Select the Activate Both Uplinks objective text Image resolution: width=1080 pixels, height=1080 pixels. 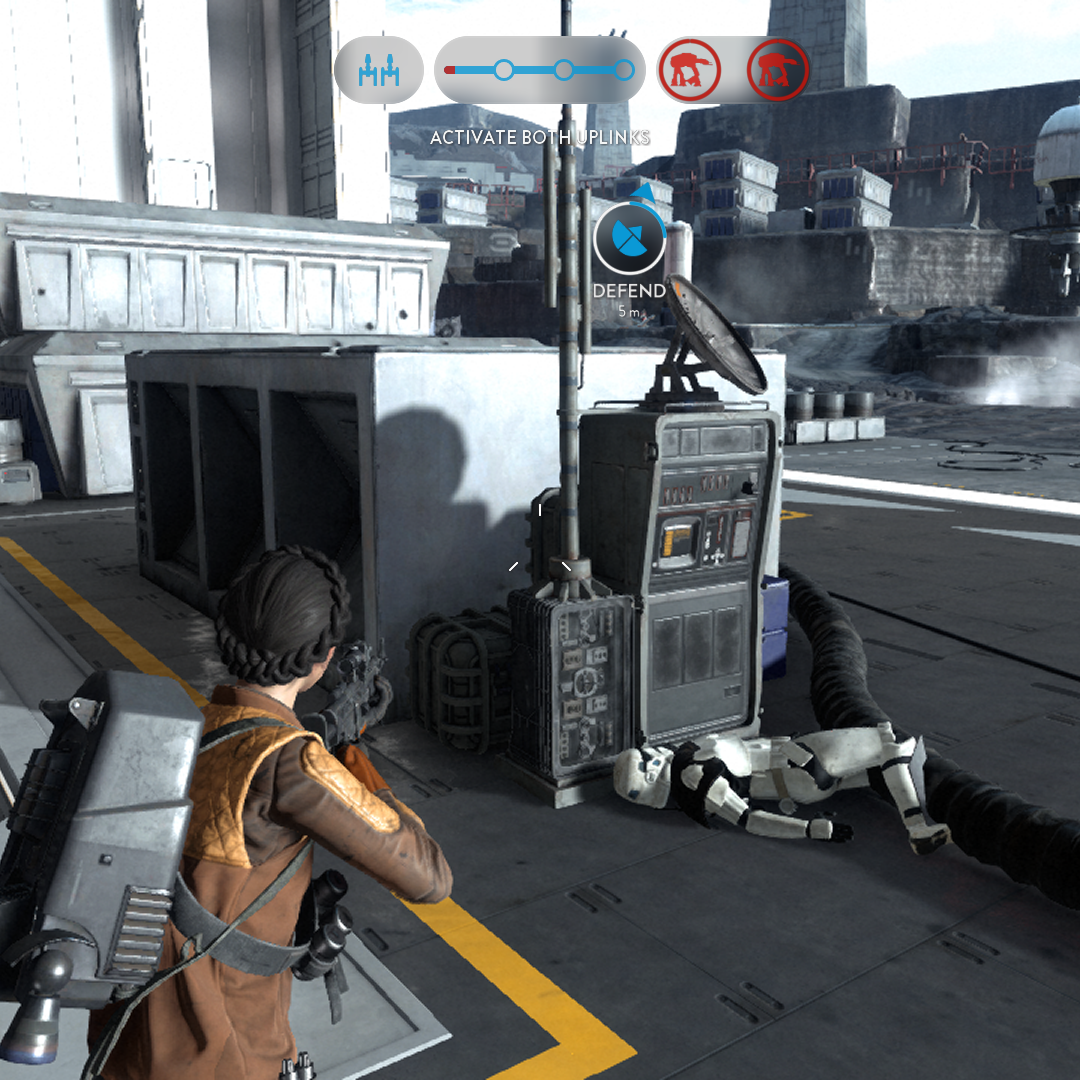540,137
